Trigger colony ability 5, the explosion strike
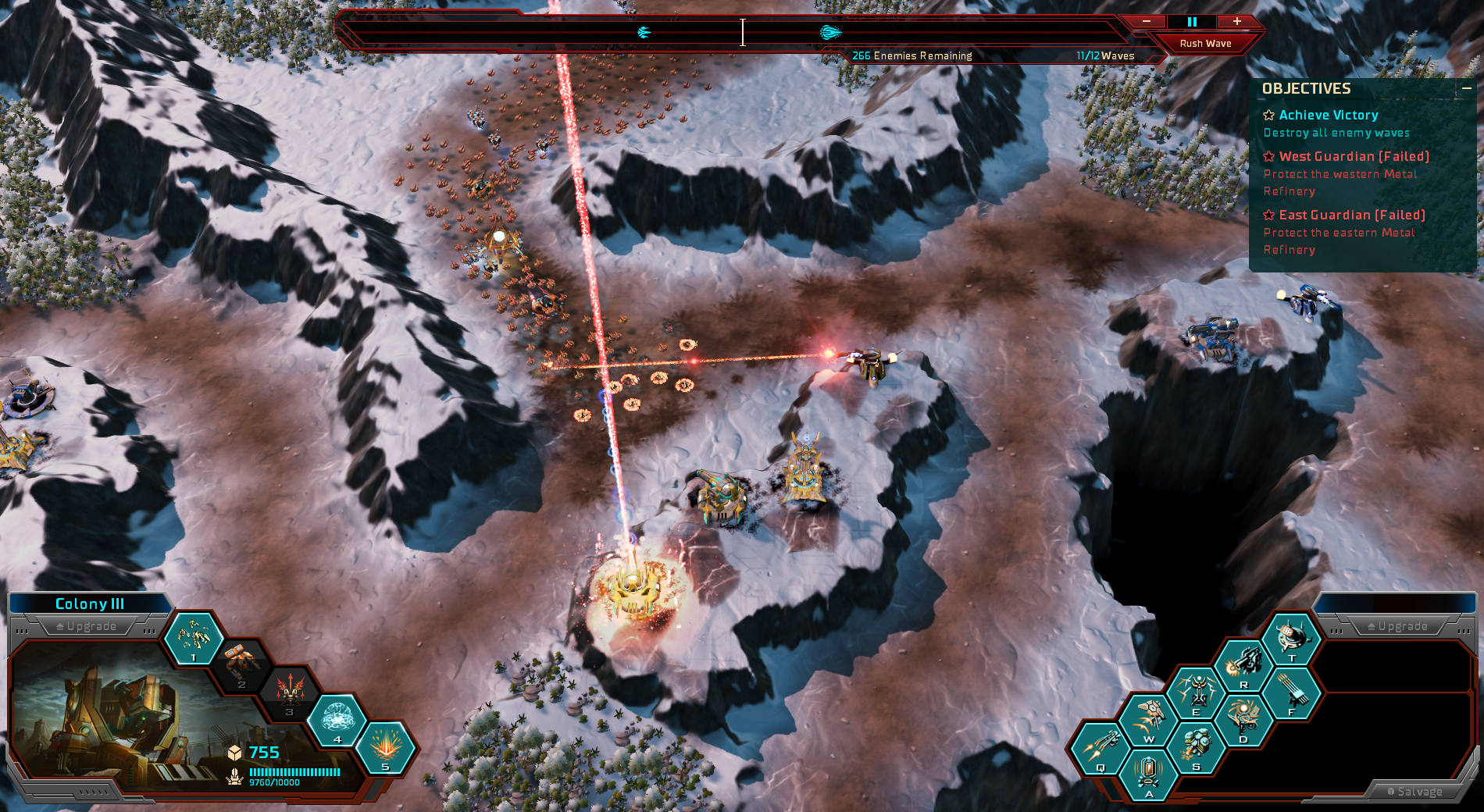The width and height of the screenshot is (1484, 812). pos(386,747)
